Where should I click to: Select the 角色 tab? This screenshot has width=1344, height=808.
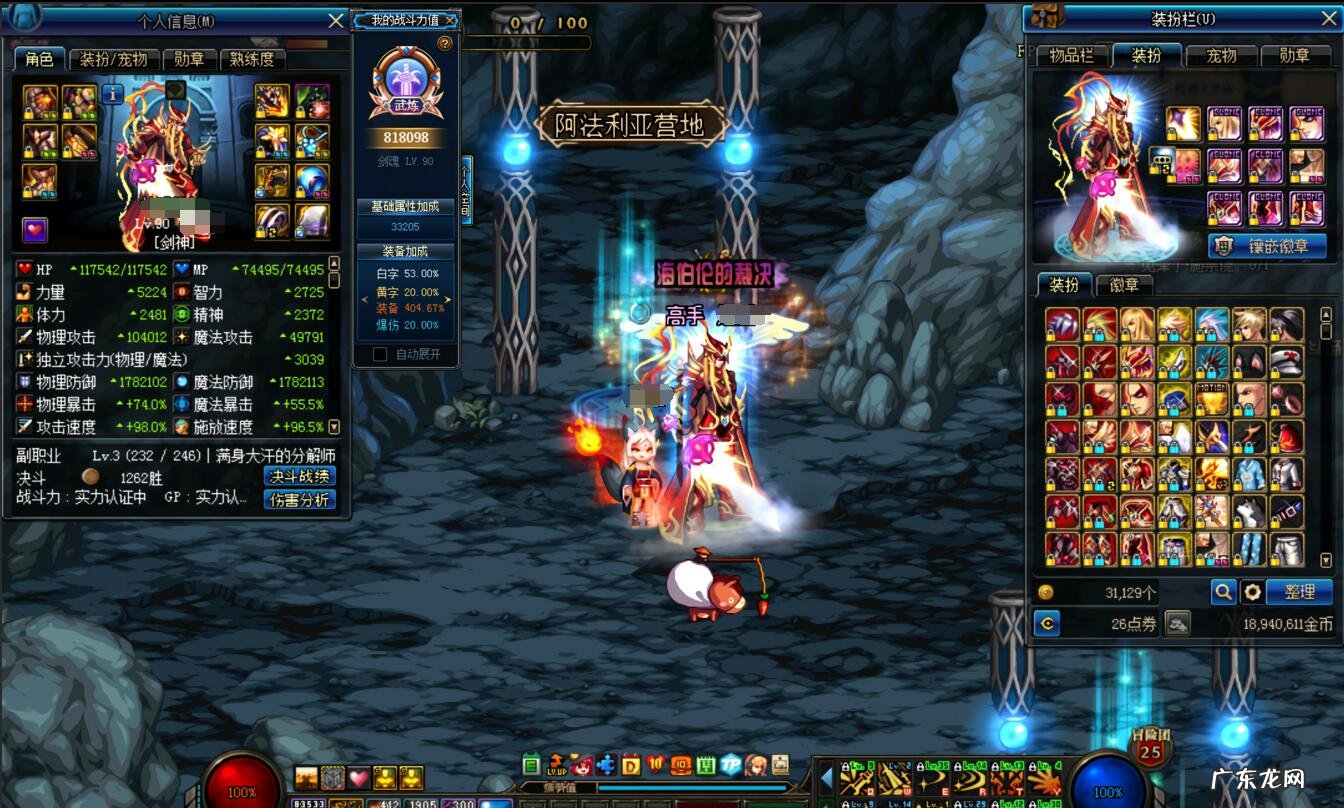(x=39, y=59)
